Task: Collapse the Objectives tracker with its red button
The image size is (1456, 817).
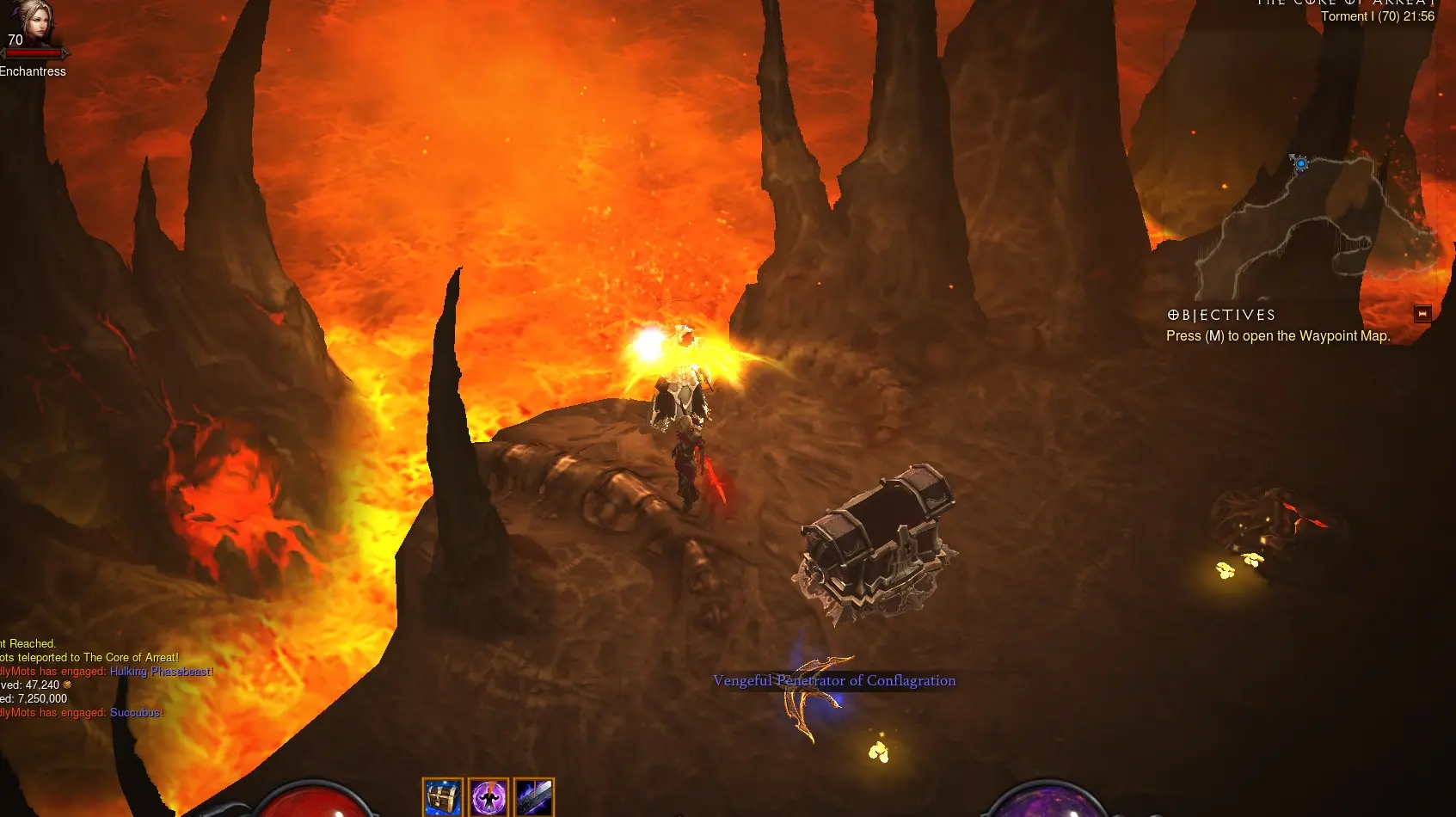Action: pos(1422,314)
